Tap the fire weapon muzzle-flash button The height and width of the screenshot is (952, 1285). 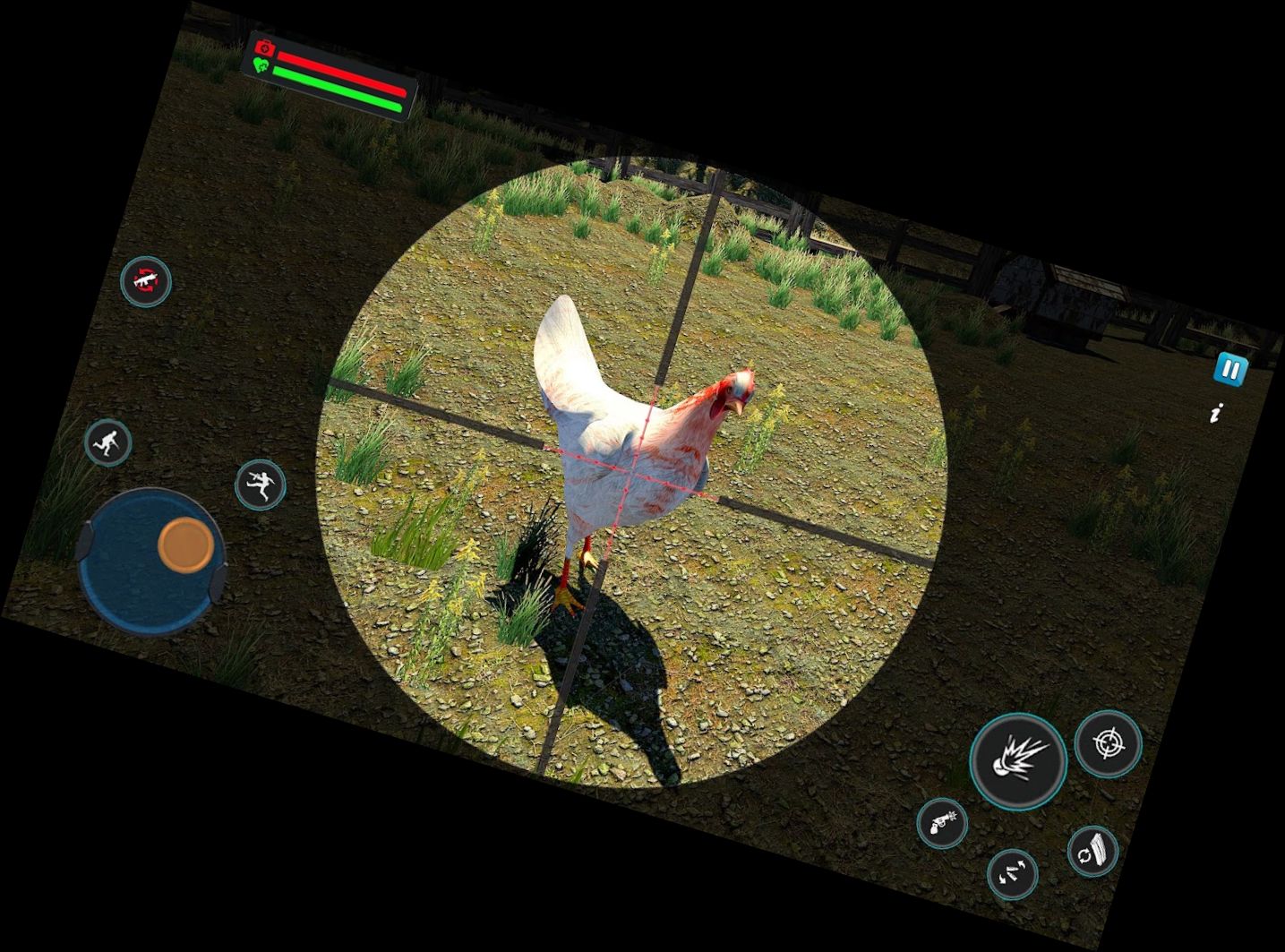[x=1018, y=760]
